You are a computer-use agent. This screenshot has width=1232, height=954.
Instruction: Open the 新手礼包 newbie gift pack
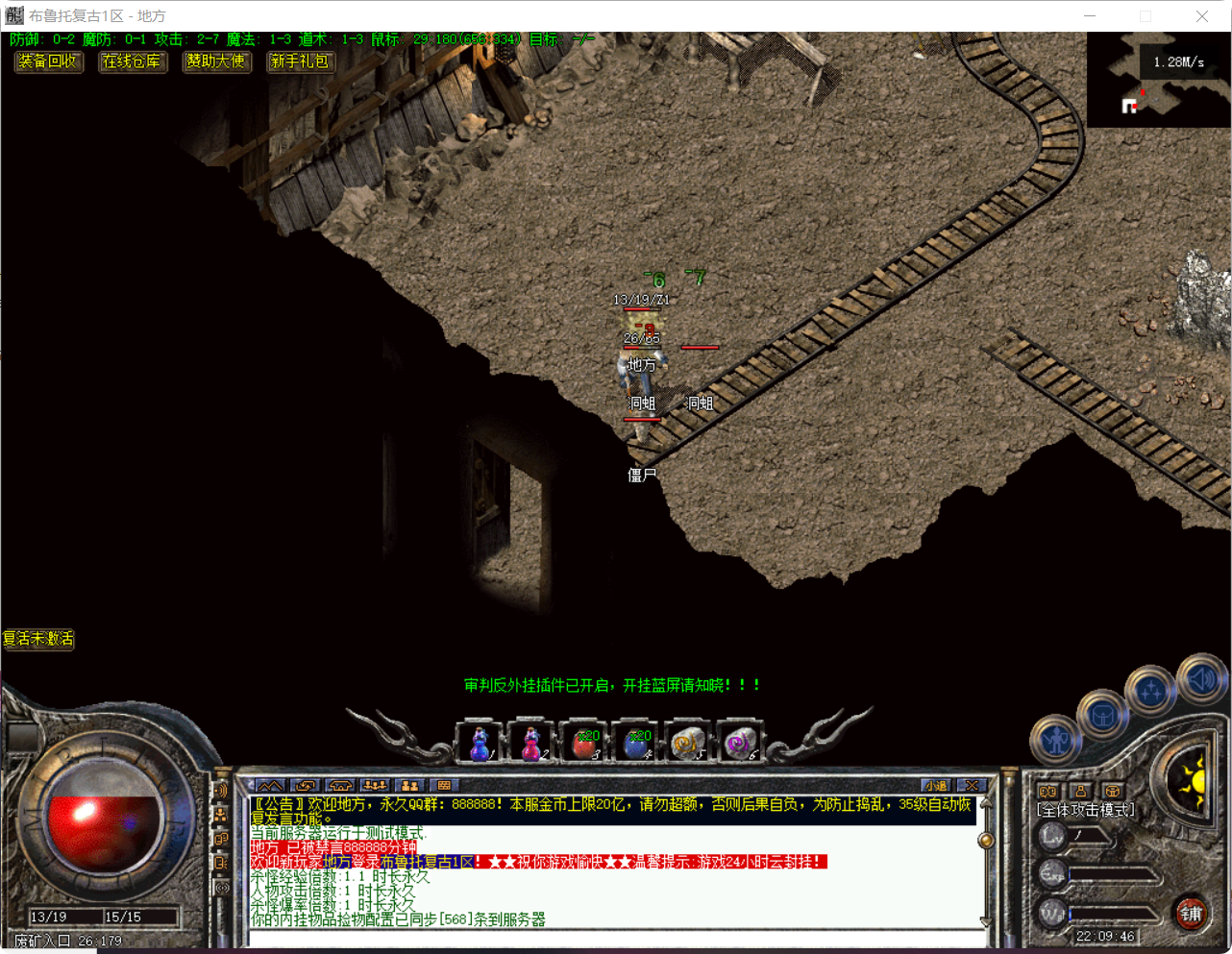(301, 61)
